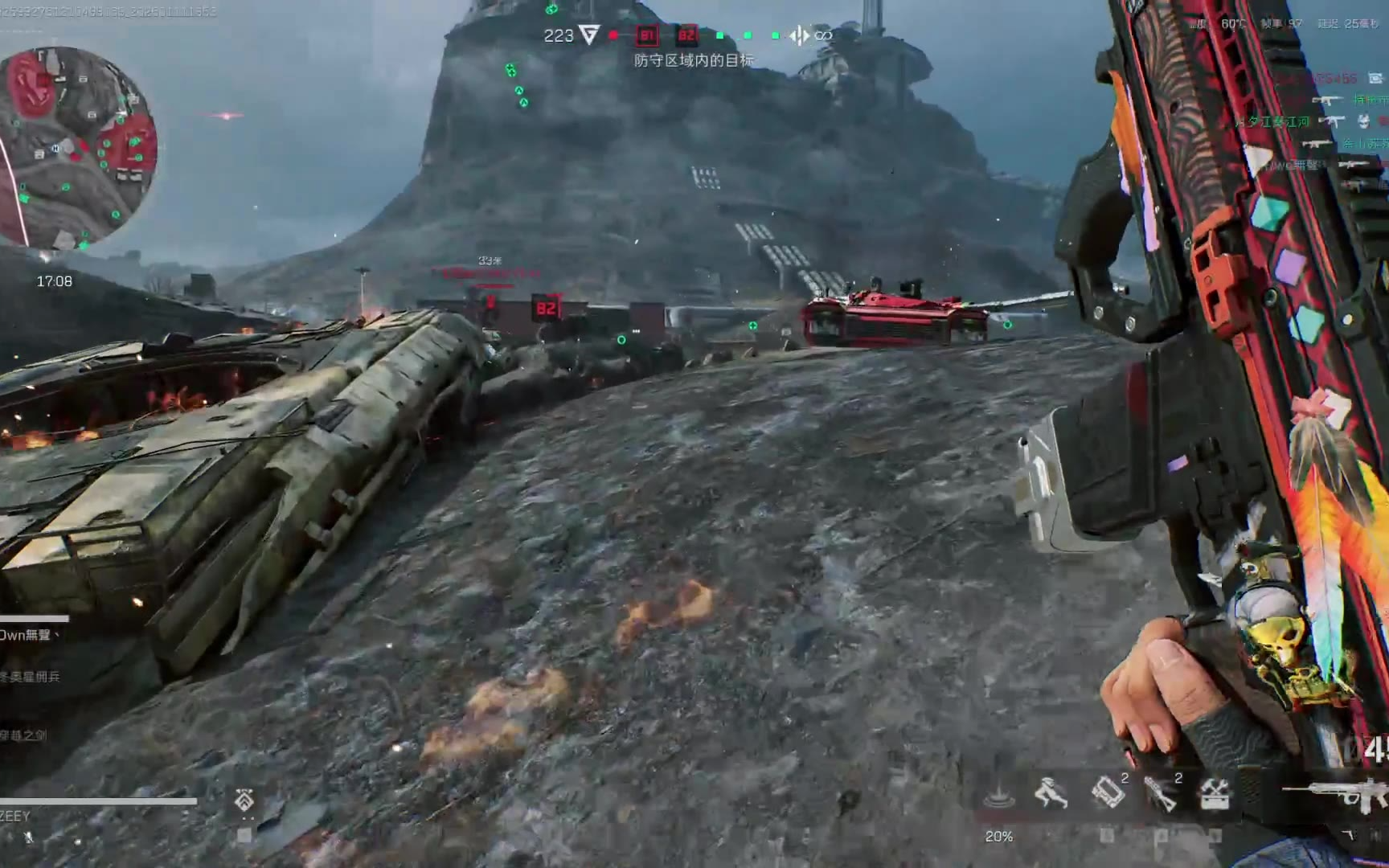Image resolution: width=1389 pixels, height=868 pixels.
Task: Activate the ability charging at 20%
Action: [998, 796]
